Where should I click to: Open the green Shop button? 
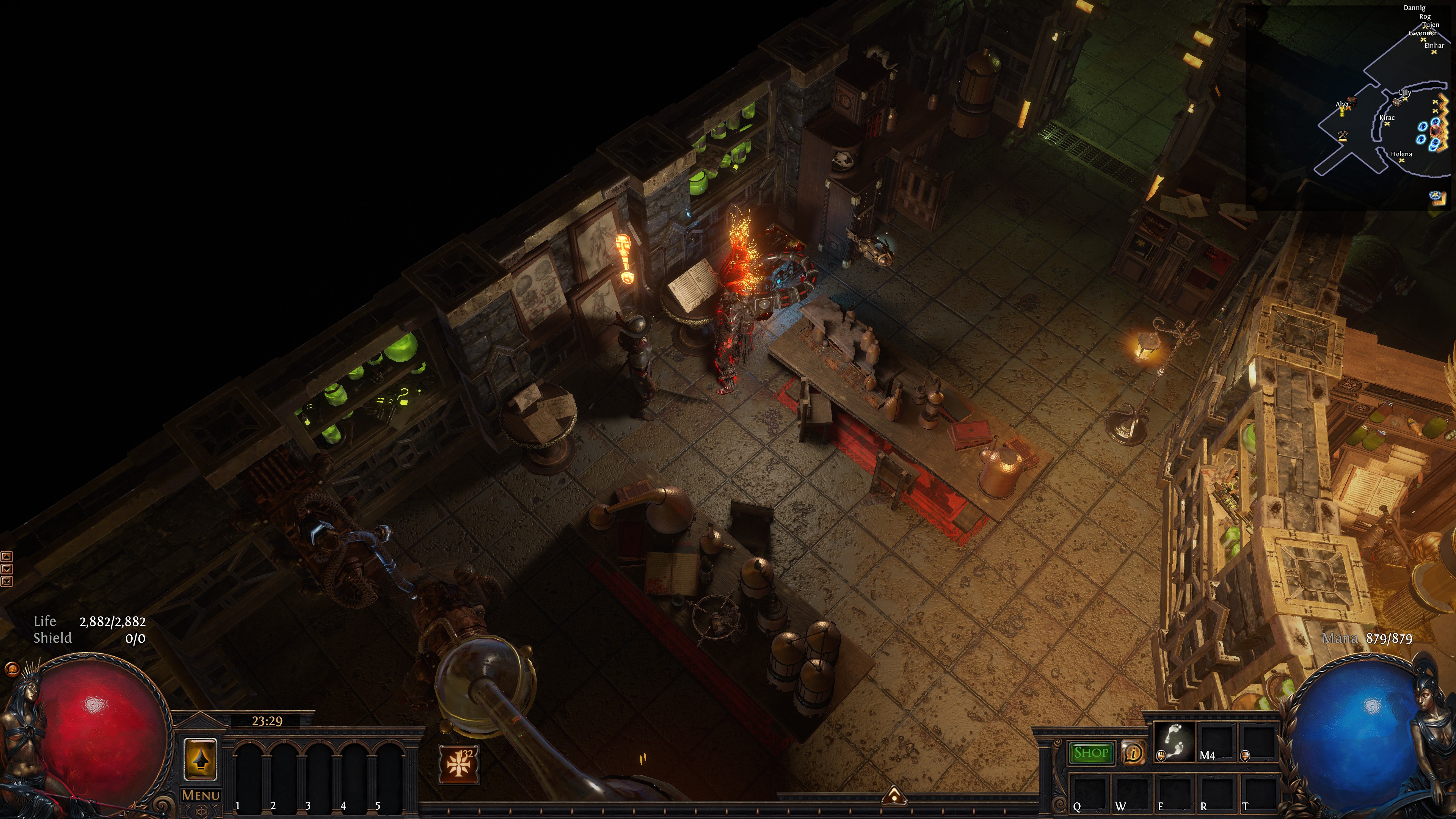[1091, 753]
